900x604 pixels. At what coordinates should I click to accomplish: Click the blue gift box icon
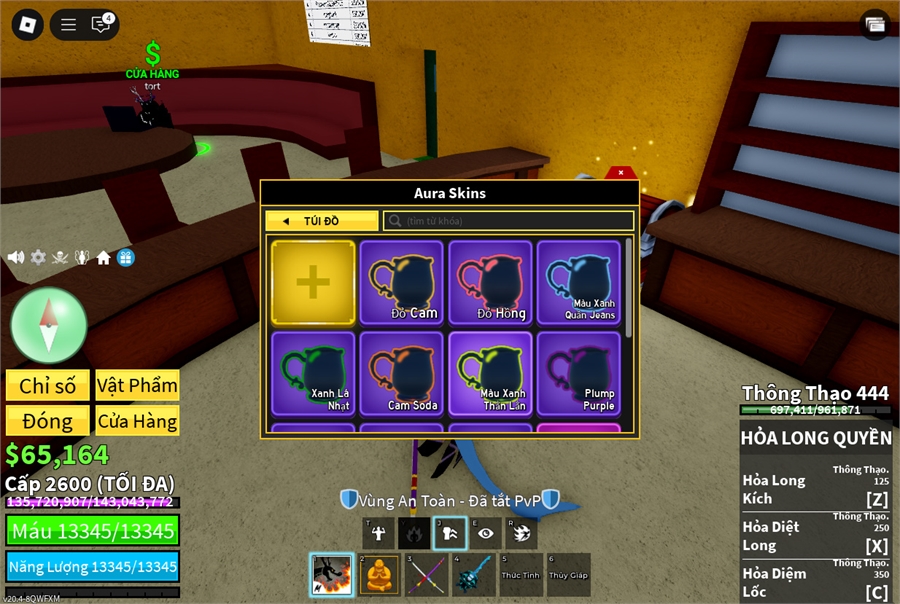(x=125, y=257)
